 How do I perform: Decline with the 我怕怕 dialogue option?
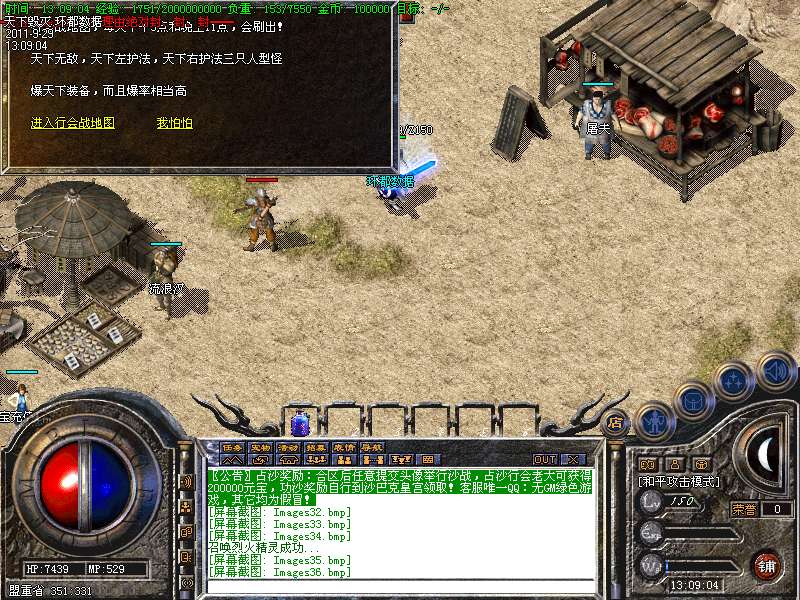(x=174, y=123)
